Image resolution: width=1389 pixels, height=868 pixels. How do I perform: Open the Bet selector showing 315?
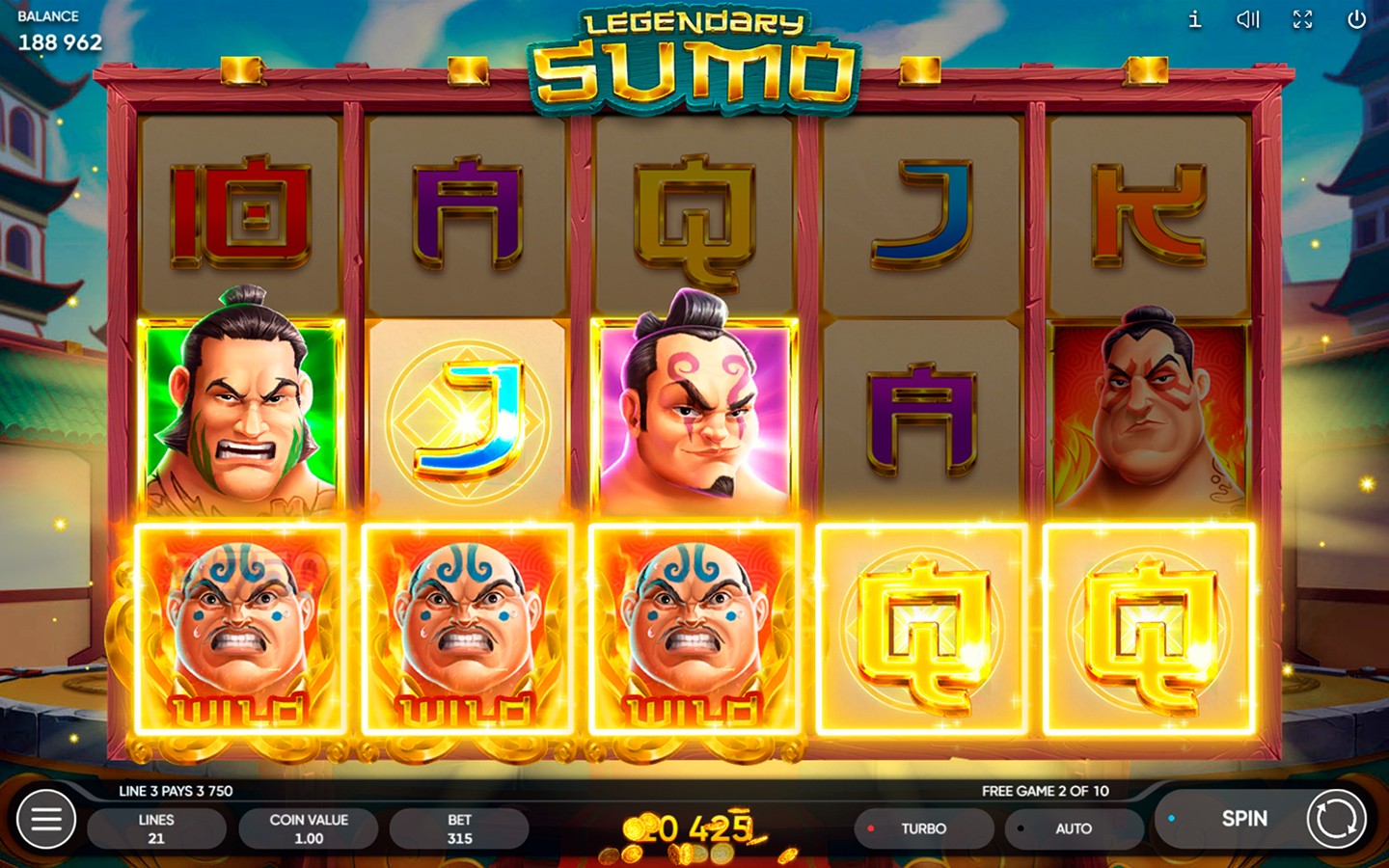[x=460, y=827]
